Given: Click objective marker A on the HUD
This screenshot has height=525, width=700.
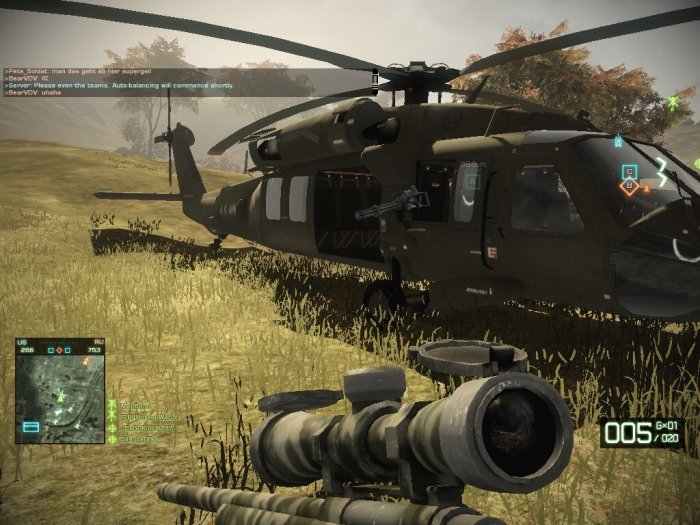Looking at the screenshot, I should pyautogui.click(x=472, y=181).
